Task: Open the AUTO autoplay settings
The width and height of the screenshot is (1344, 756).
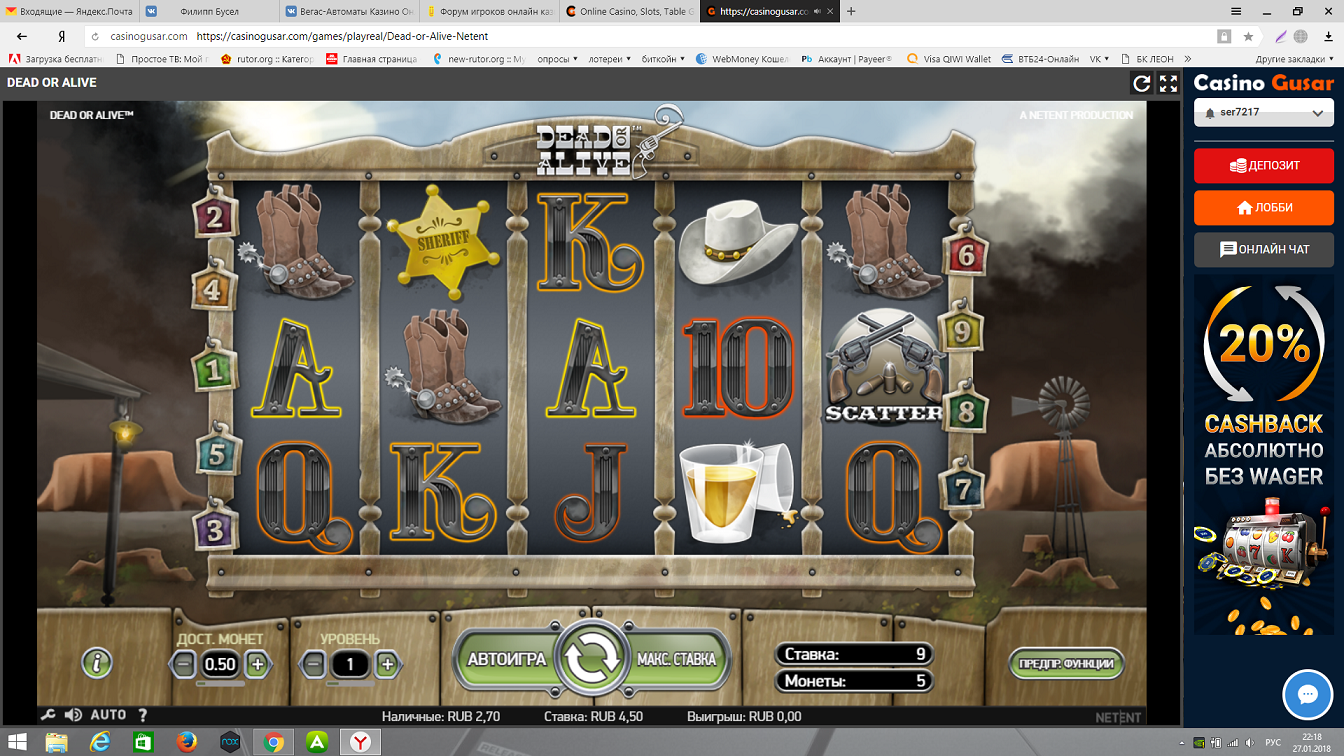Action: click(x=108, y=715)
